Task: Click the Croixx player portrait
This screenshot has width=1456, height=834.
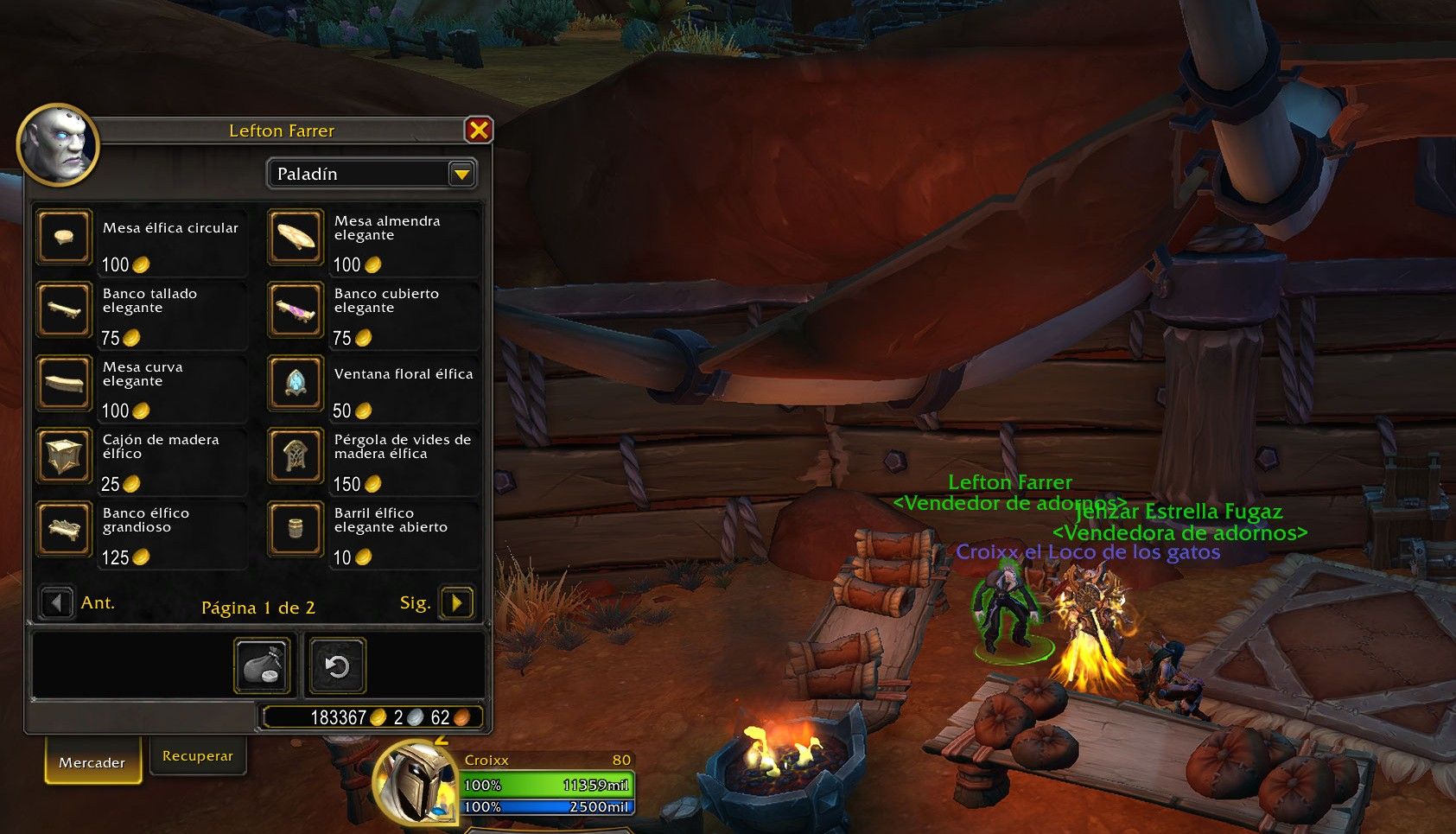Action: pyautogui.click(x=416, y=782)
